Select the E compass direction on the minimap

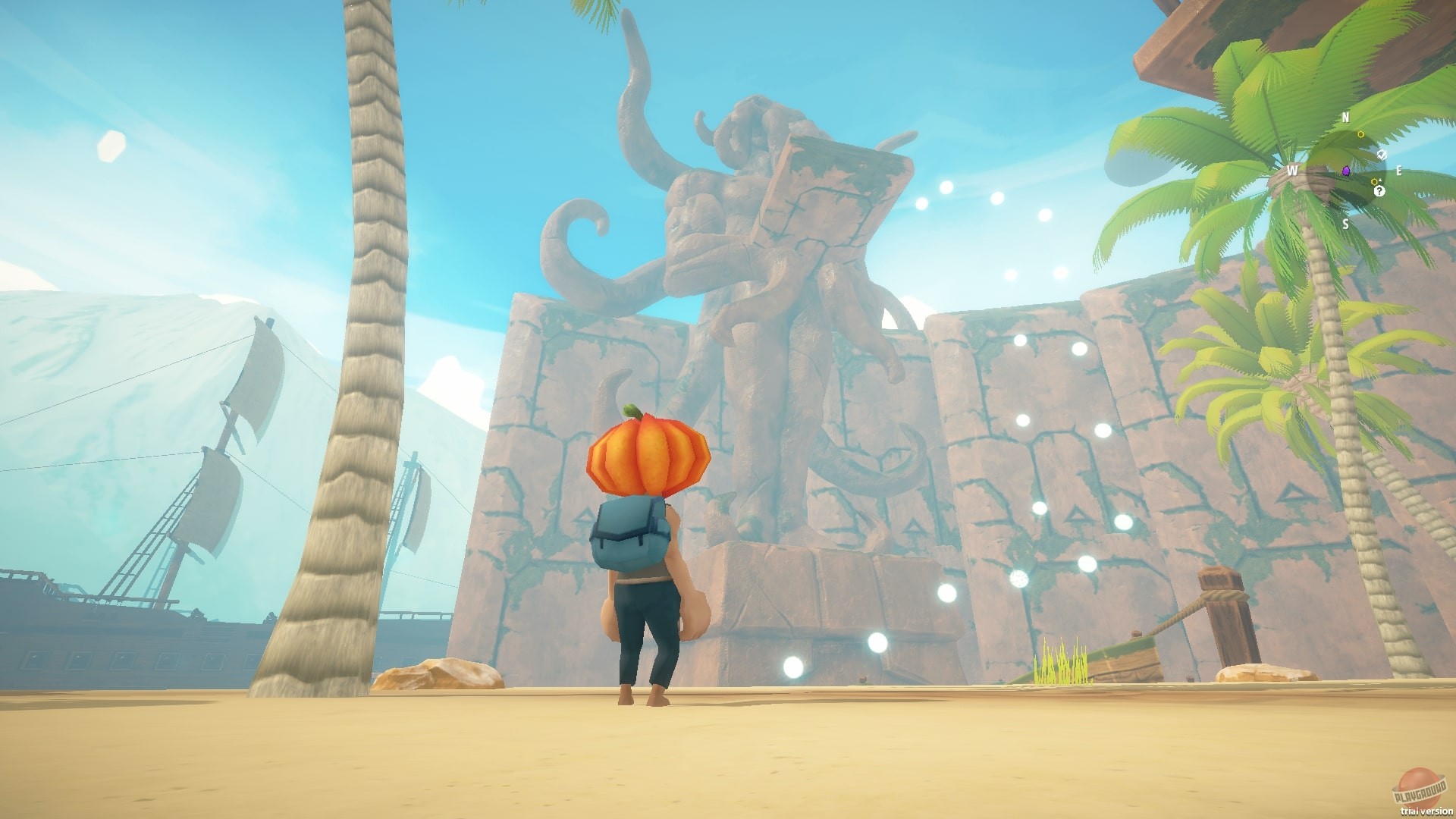tap(1399, 171)
